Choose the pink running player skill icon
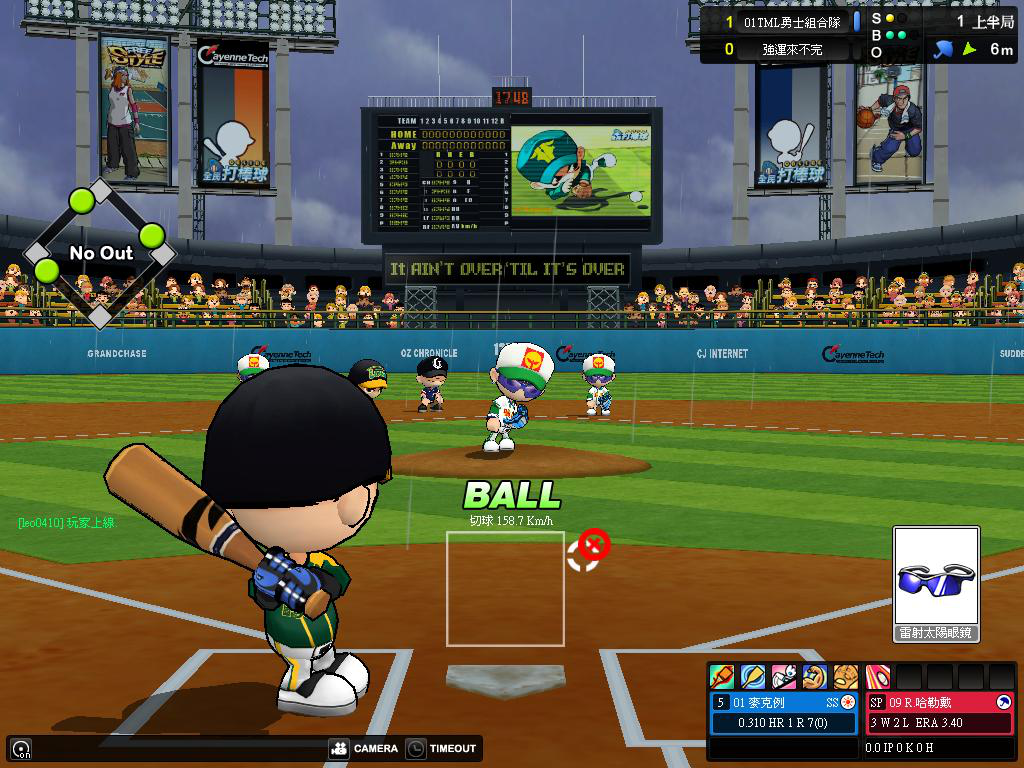Viewport: 1024px width, 768px height. click(x=783, y=677)
